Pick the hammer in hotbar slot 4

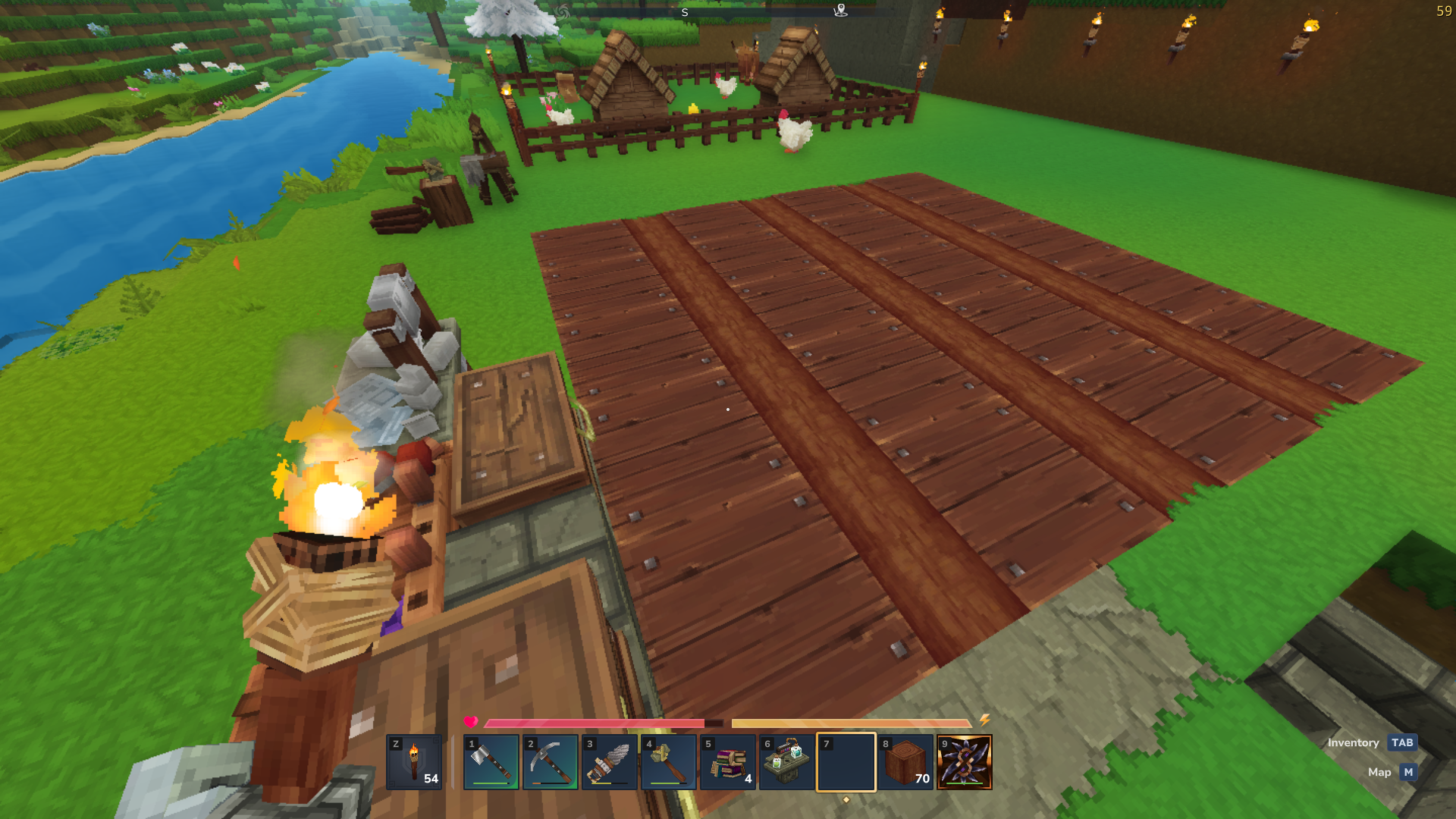[x=669, y=762]
